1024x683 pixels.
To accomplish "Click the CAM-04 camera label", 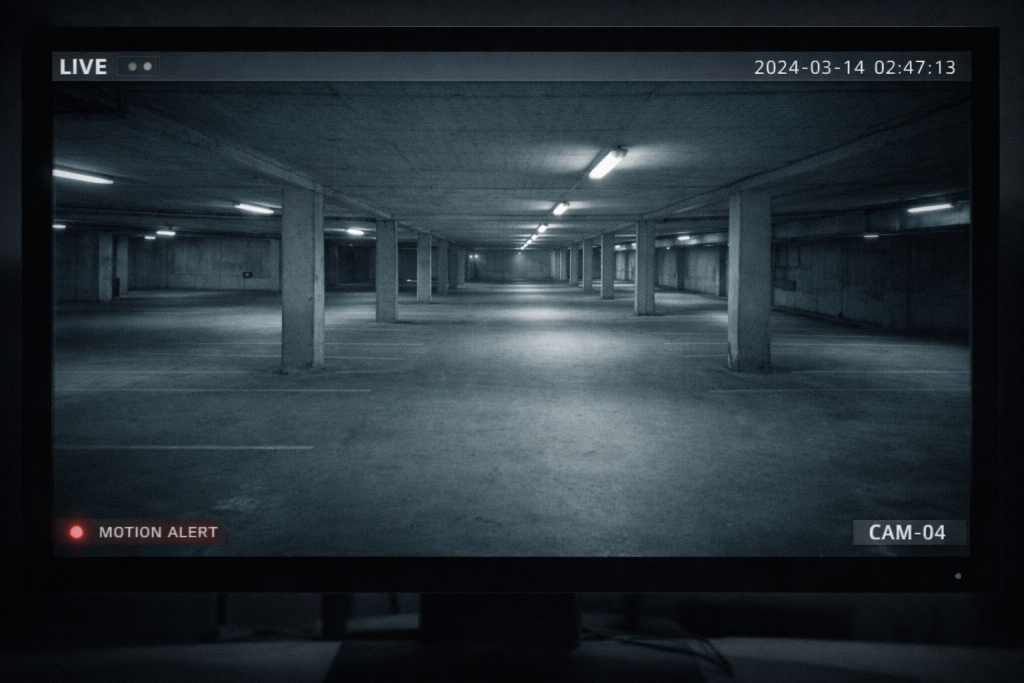I will (x=907, y=532).
